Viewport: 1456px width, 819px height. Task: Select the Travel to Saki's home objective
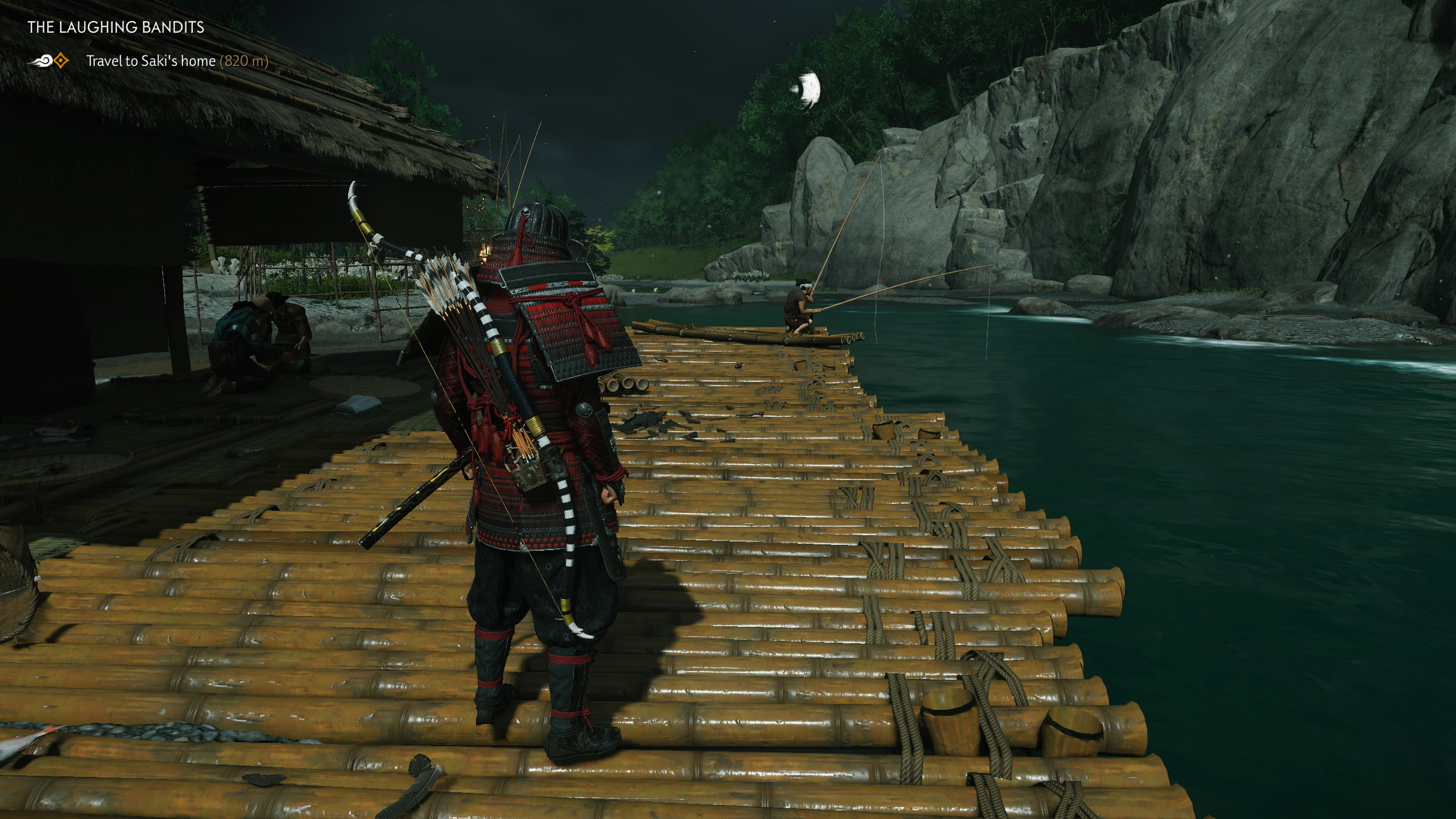151,61
